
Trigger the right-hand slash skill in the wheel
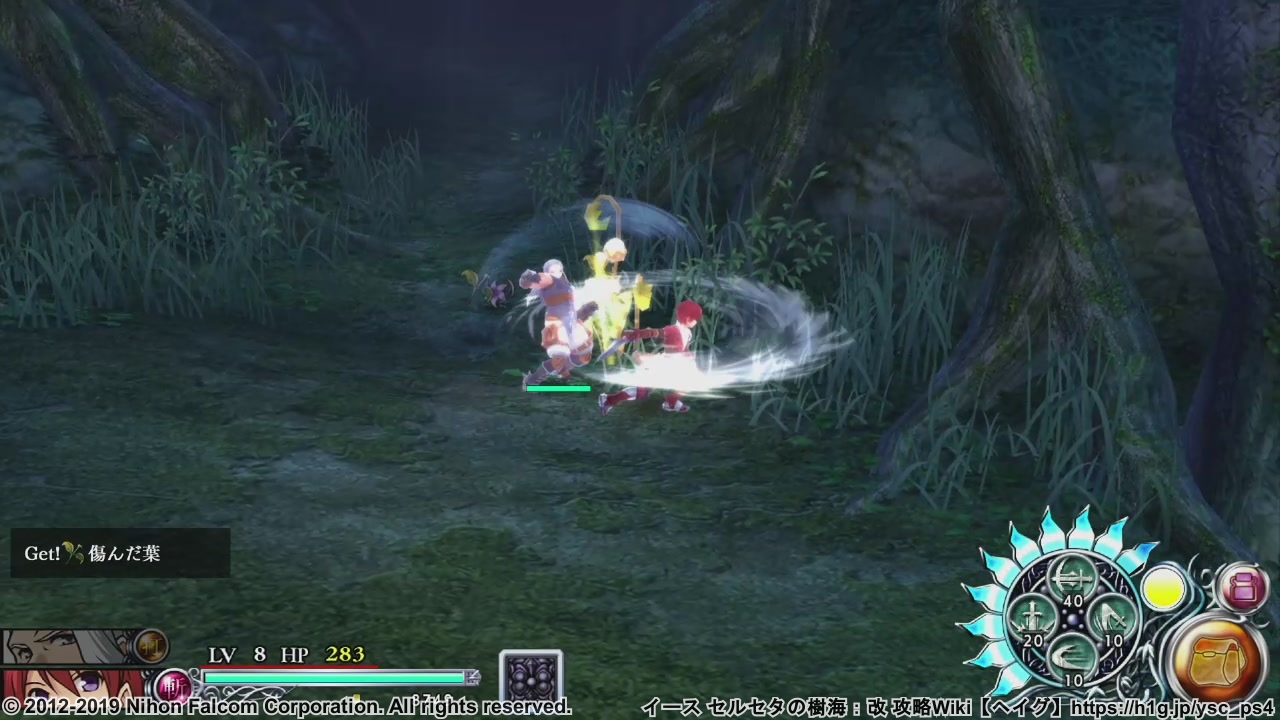(x=1110, y=617)
